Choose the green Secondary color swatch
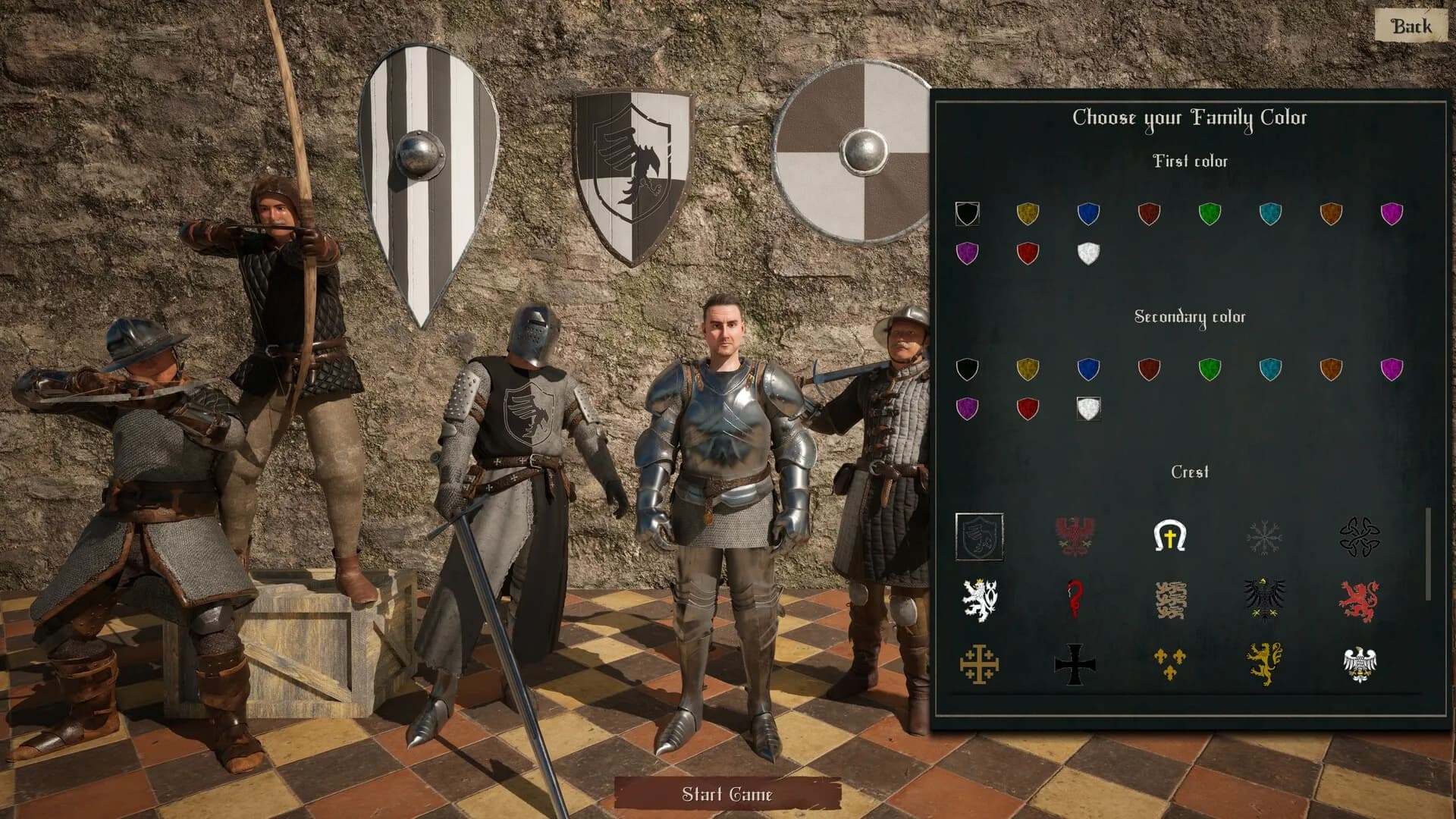The height and width of the screenshot is (819, 1456). click(1210, 369)
